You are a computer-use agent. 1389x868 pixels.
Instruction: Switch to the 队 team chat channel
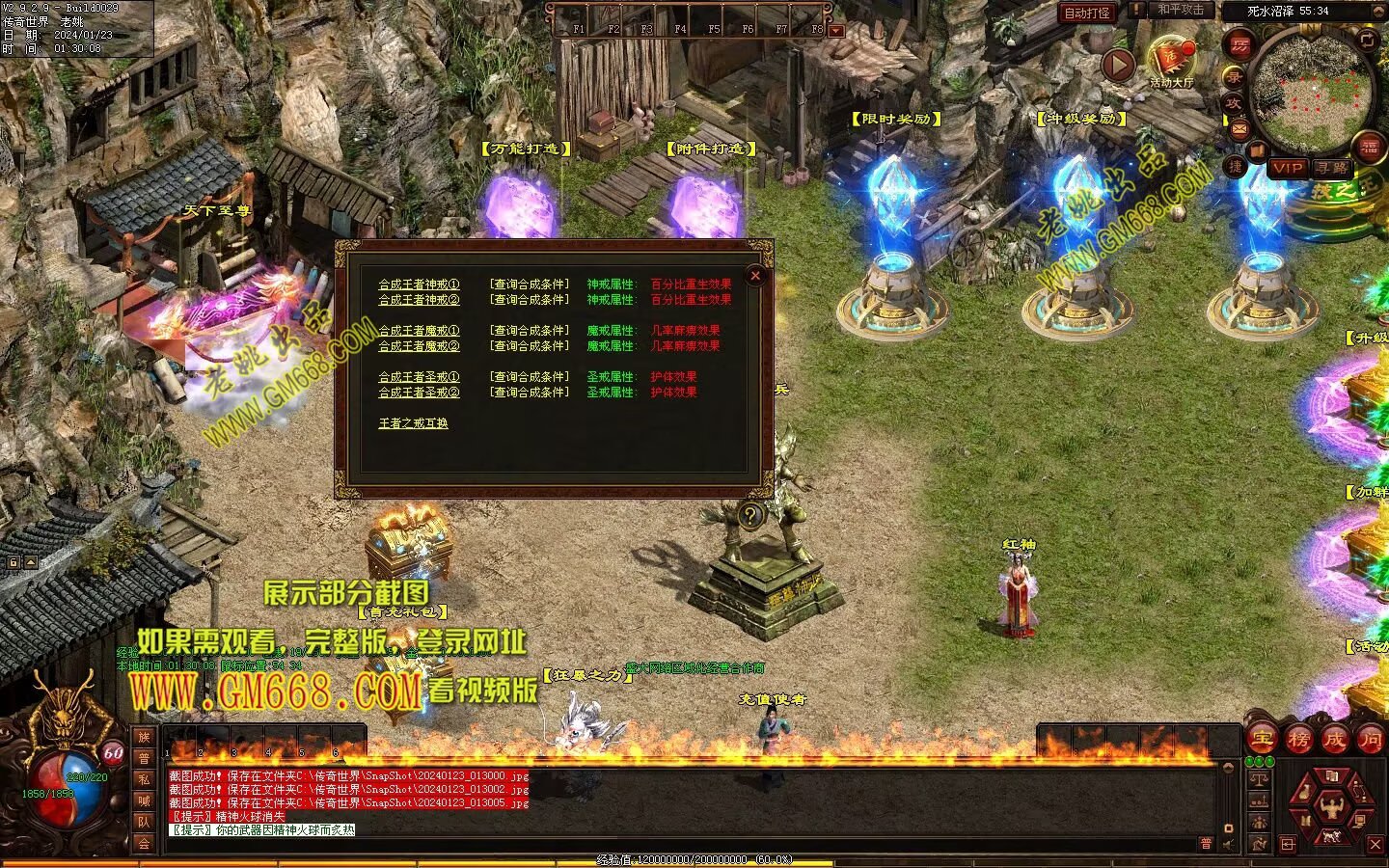[x=144, y=822]
